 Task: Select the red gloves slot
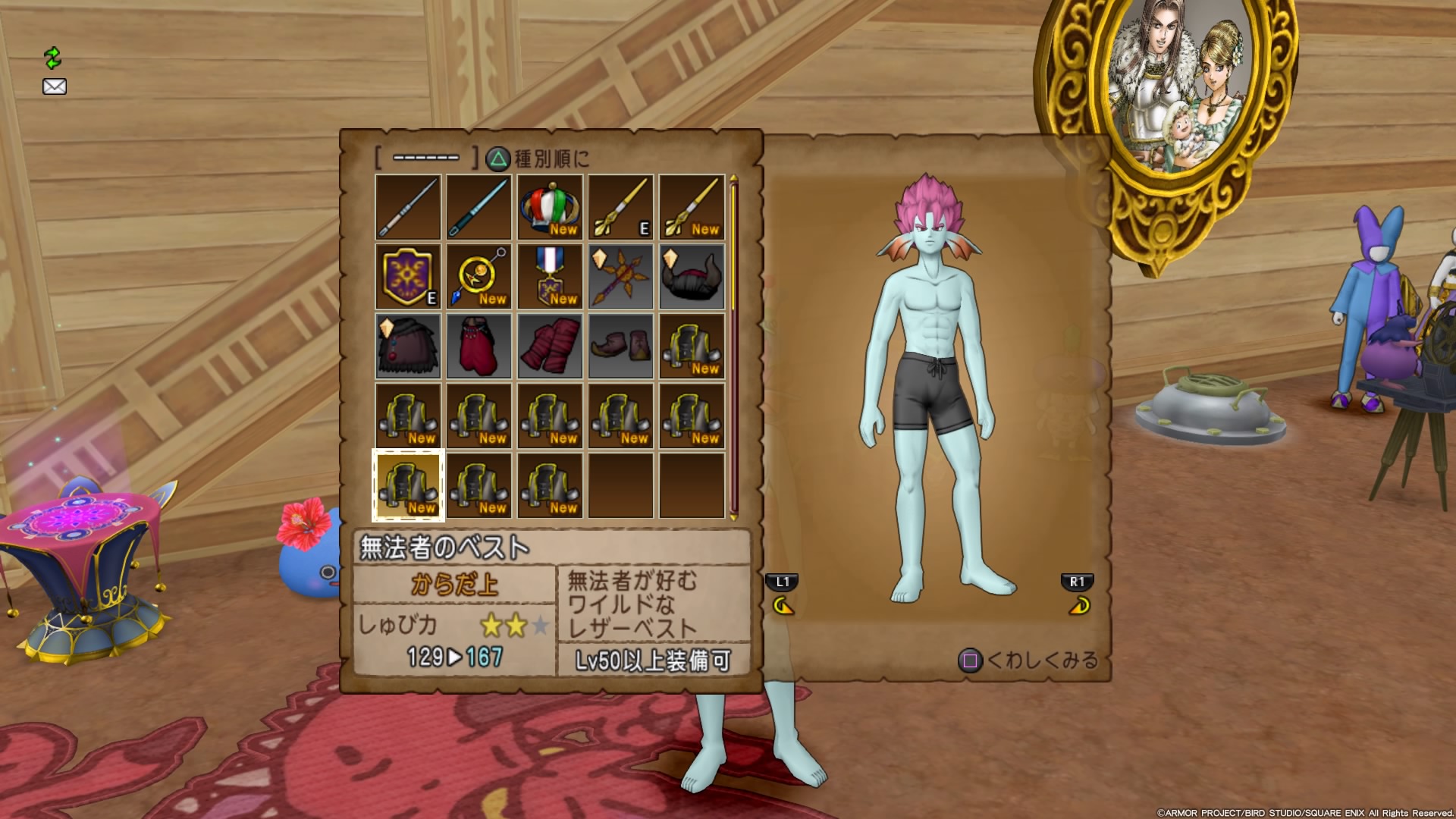550,347
